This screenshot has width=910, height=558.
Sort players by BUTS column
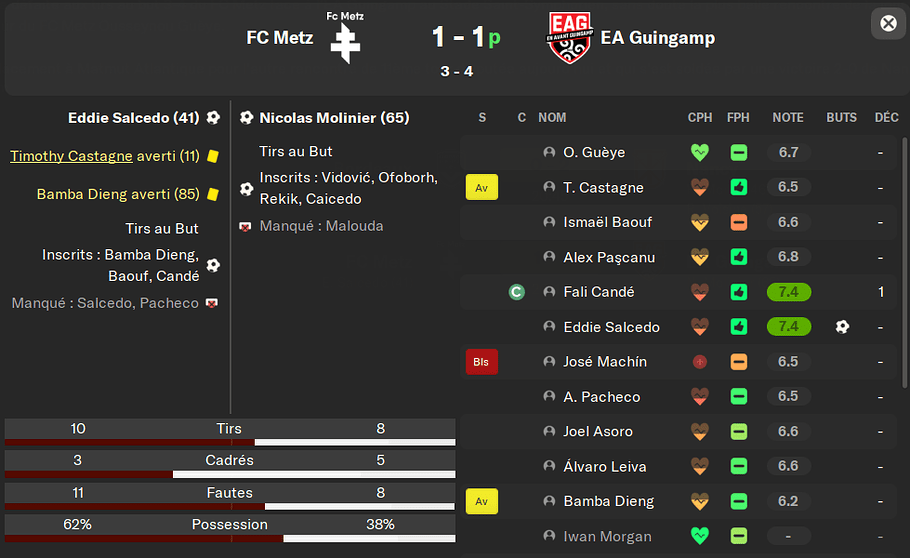(841, 117)
